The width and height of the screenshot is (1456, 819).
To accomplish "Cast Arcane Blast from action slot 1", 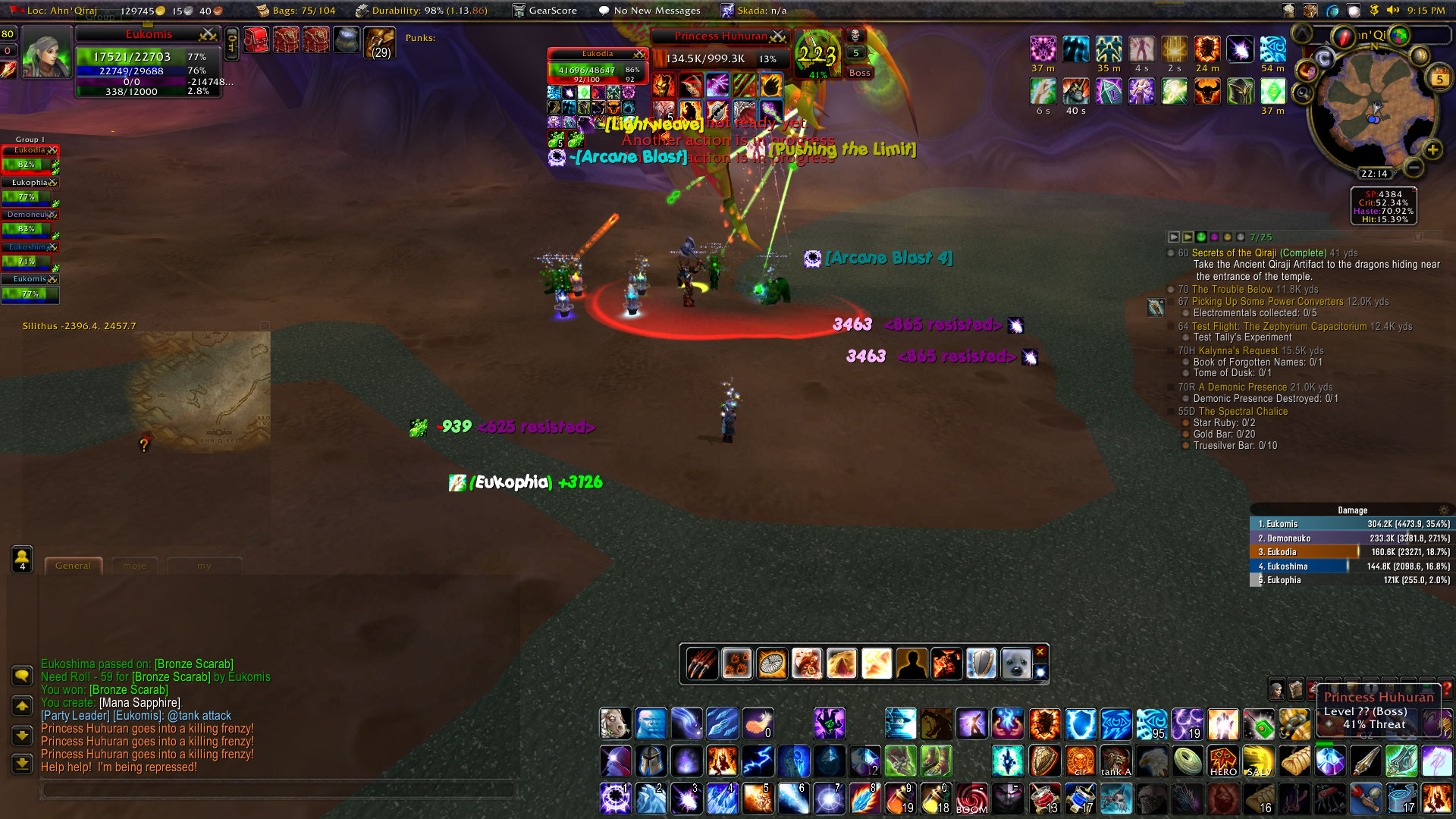I will (x=614, y=799).
